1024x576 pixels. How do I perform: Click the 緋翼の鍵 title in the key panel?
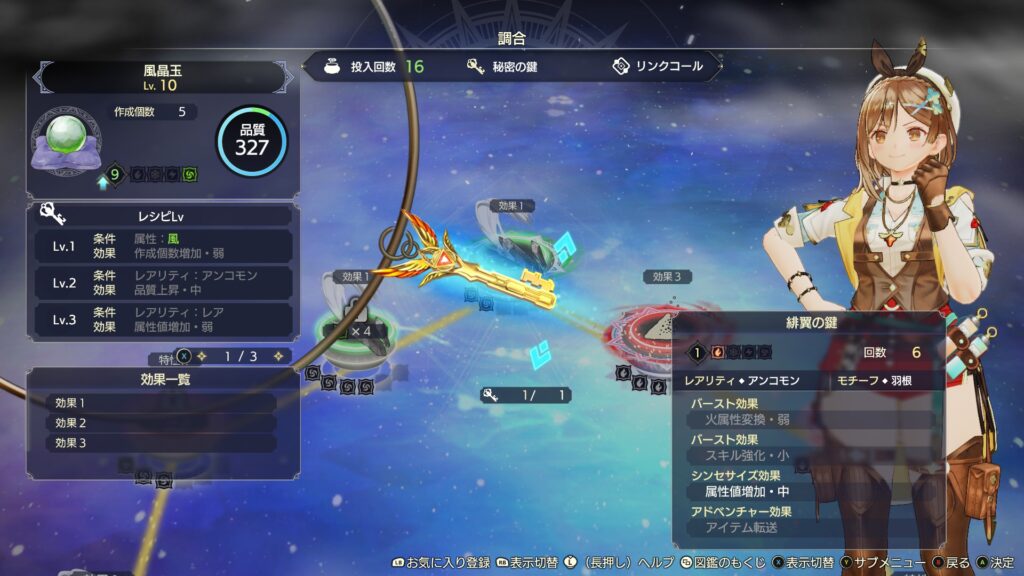click(810, 324)
